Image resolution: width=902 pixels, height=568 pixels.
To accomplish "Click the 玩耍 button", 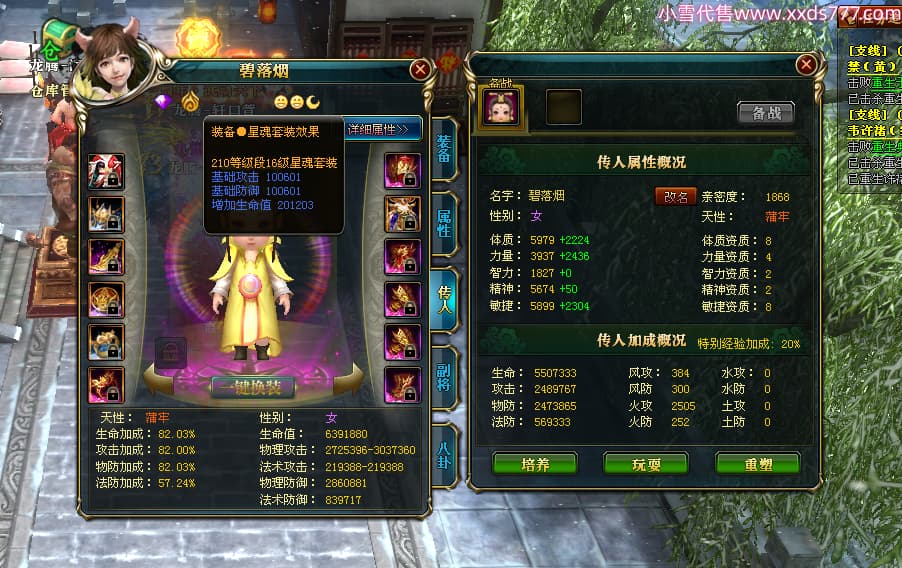I will 646,464.
